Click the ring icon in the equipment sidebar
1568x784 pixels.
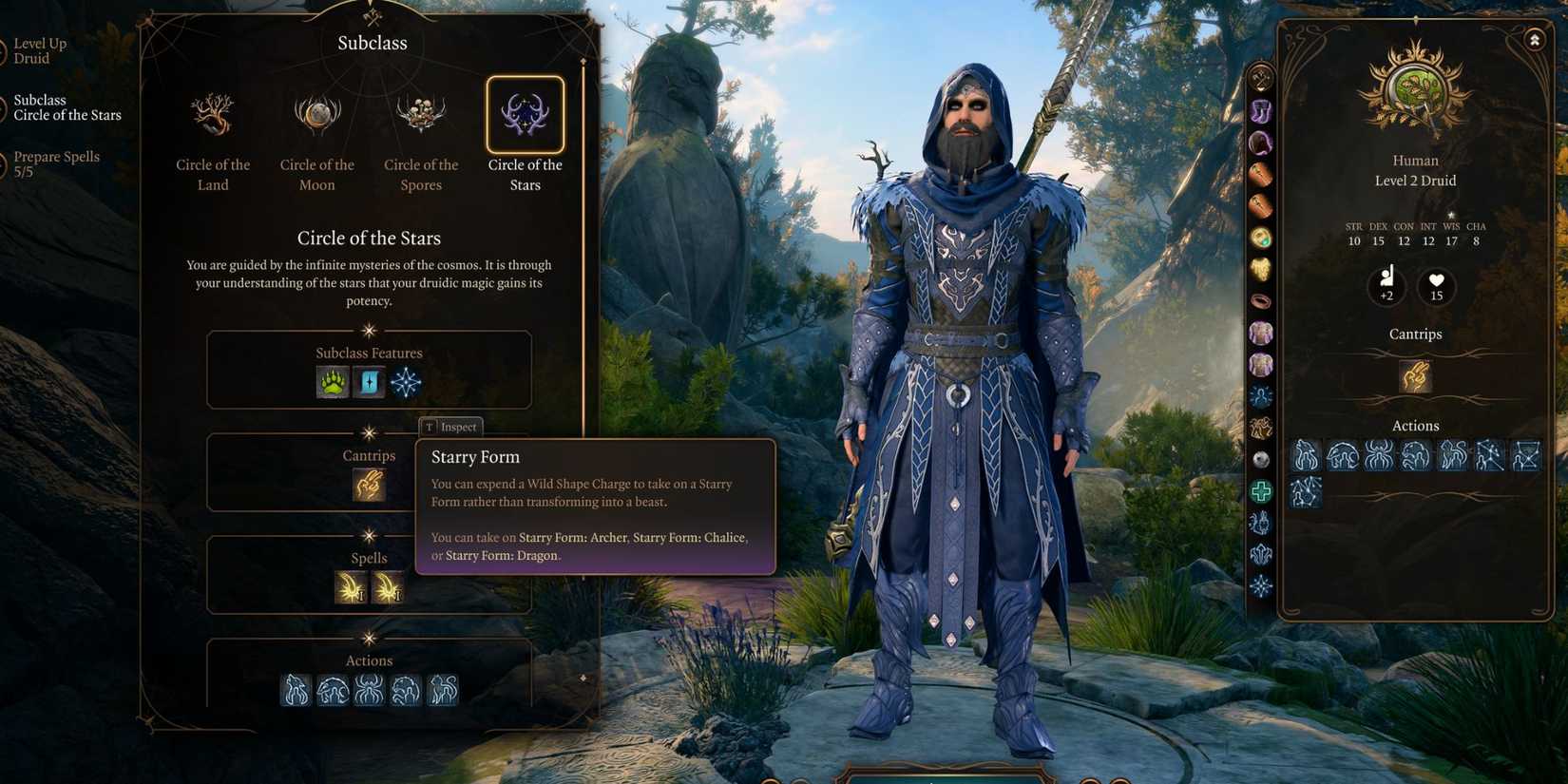point(1261,300)
